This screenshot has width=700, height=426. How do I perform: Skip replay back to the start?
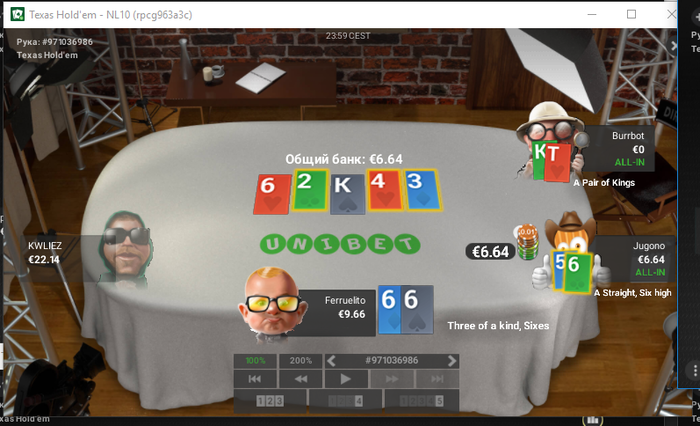point(255,379)
